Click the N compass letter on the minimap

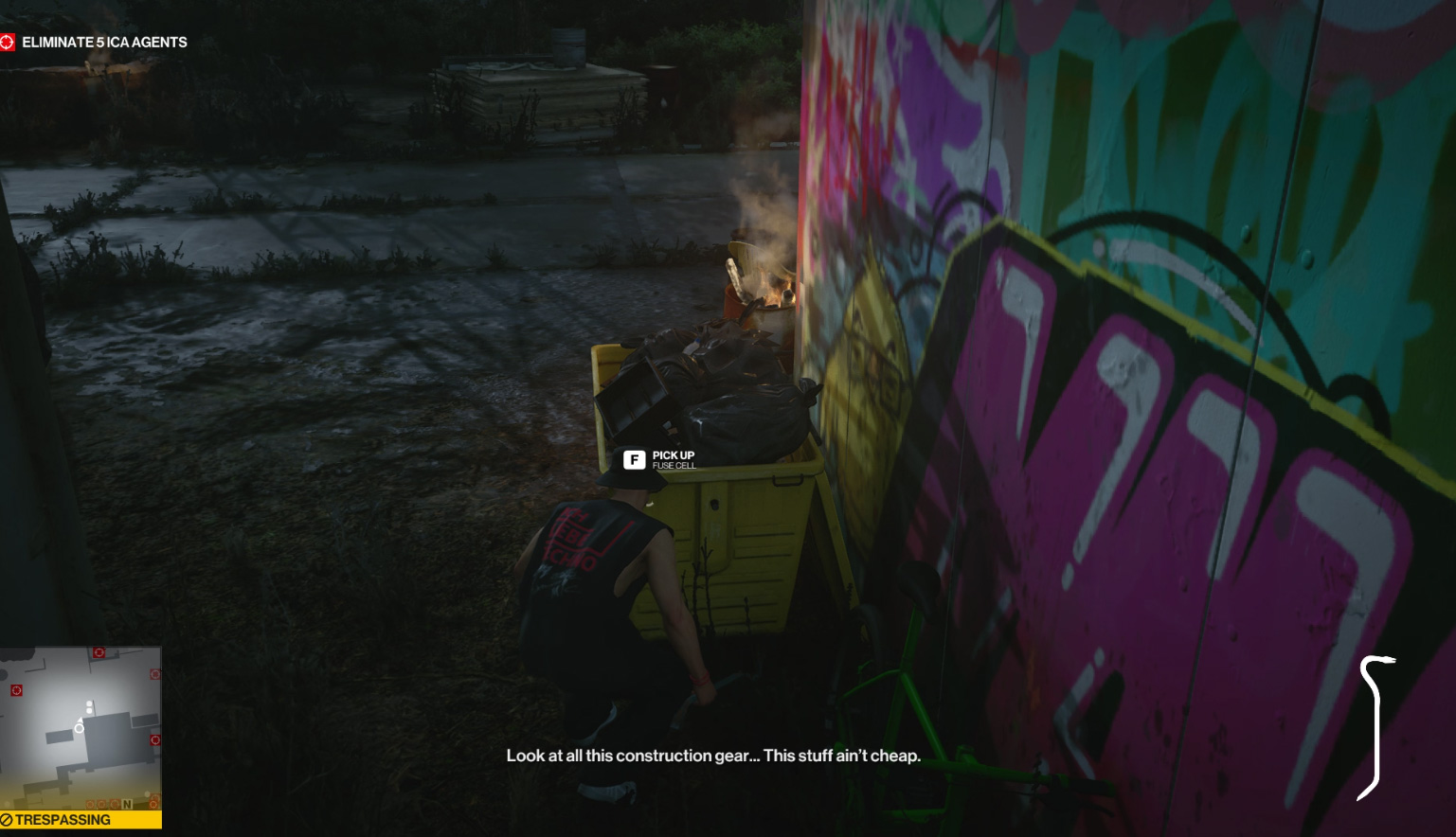click(126, 804)
